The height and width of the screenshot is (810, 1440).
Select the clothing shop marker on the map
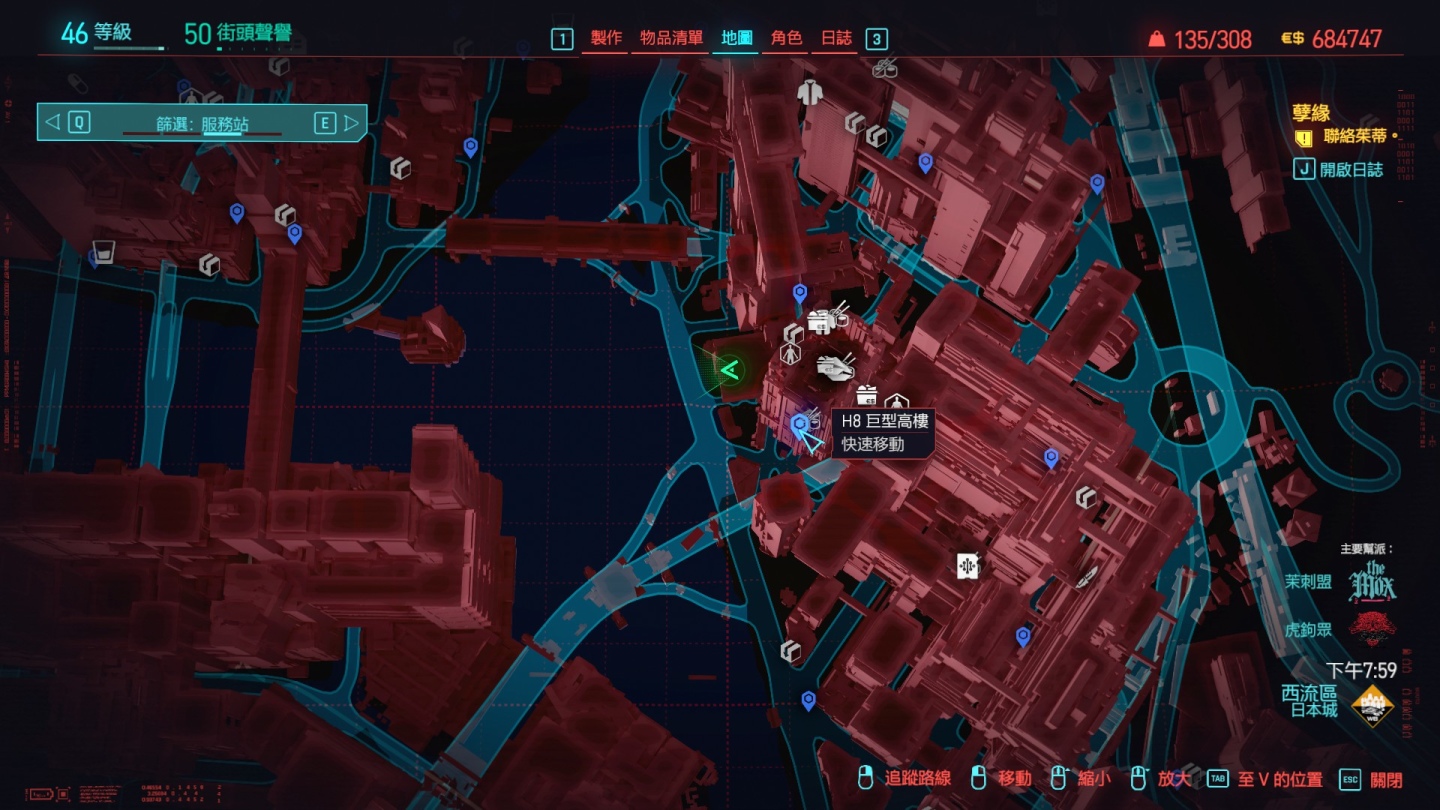coord(808,92)
